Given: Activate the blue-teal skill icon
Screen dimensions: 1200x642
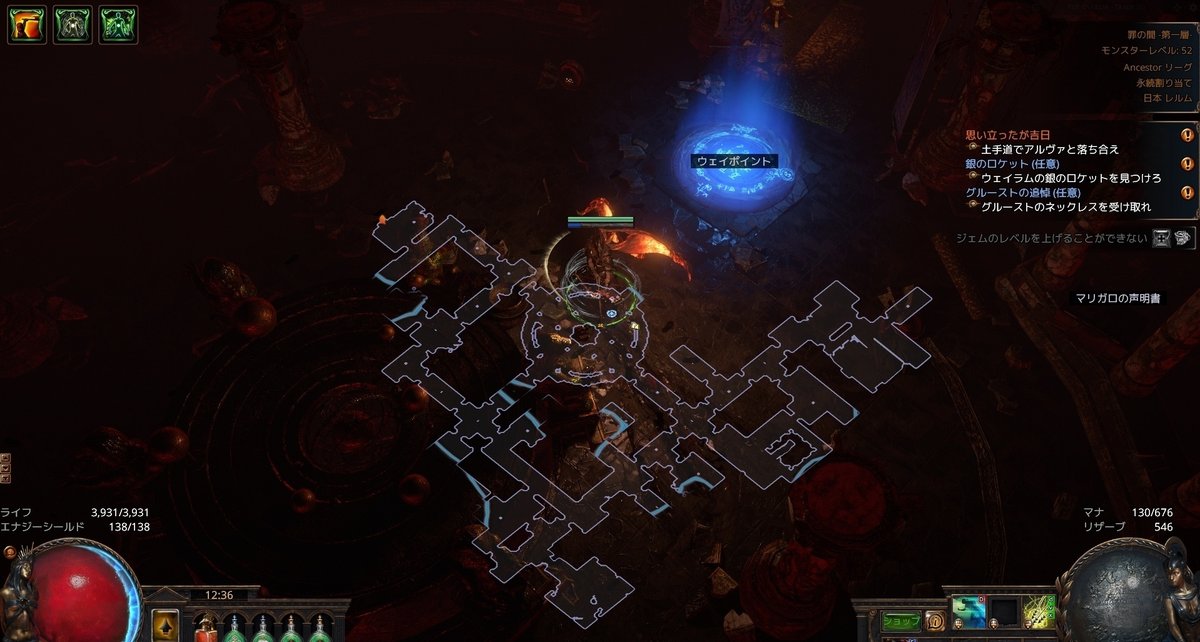Looking at the screenshot, I should click(x=968, y=611).
